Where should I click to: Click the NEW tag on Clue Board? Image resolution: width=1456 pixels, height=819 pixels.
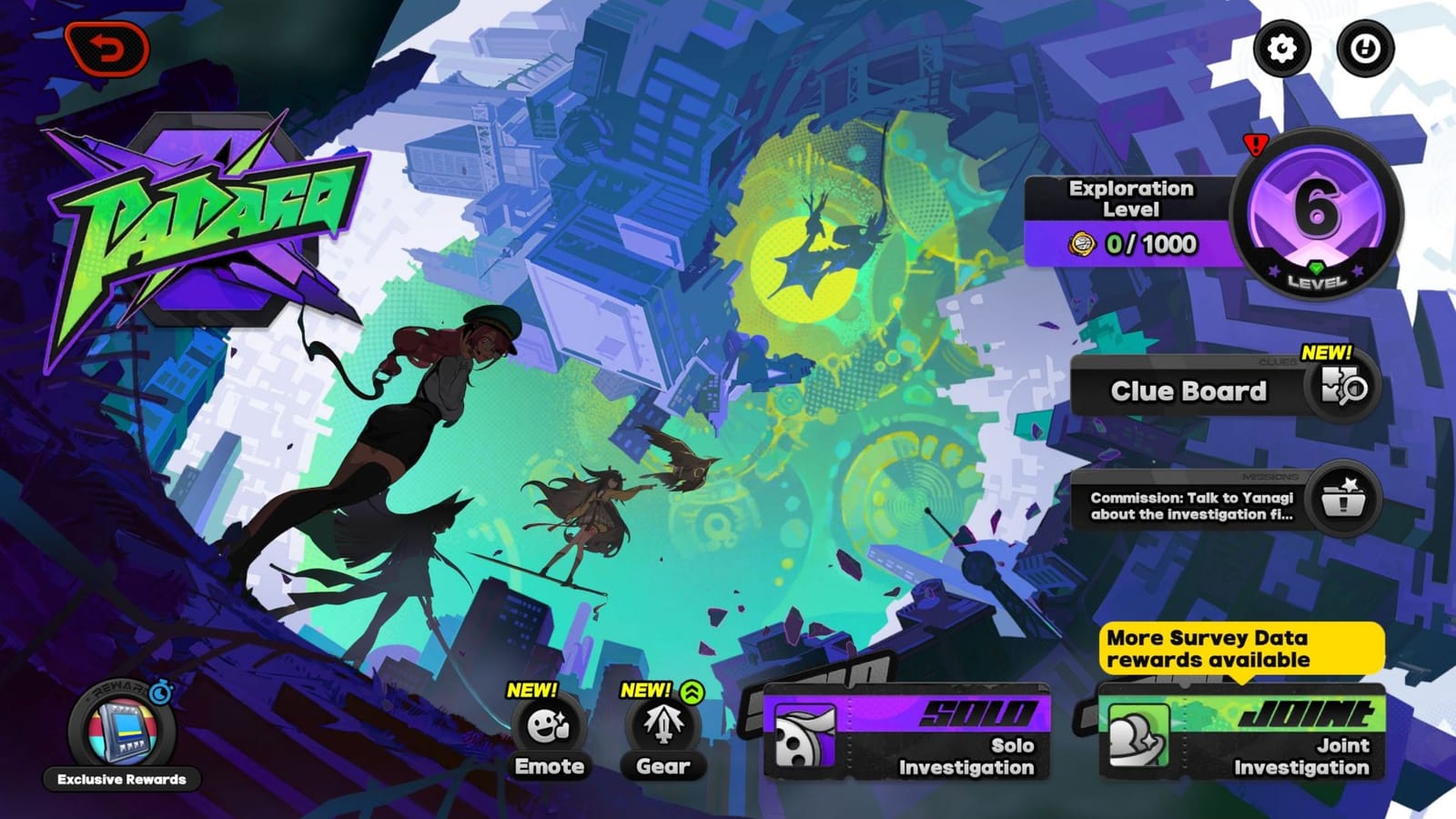pos(1329,354)
